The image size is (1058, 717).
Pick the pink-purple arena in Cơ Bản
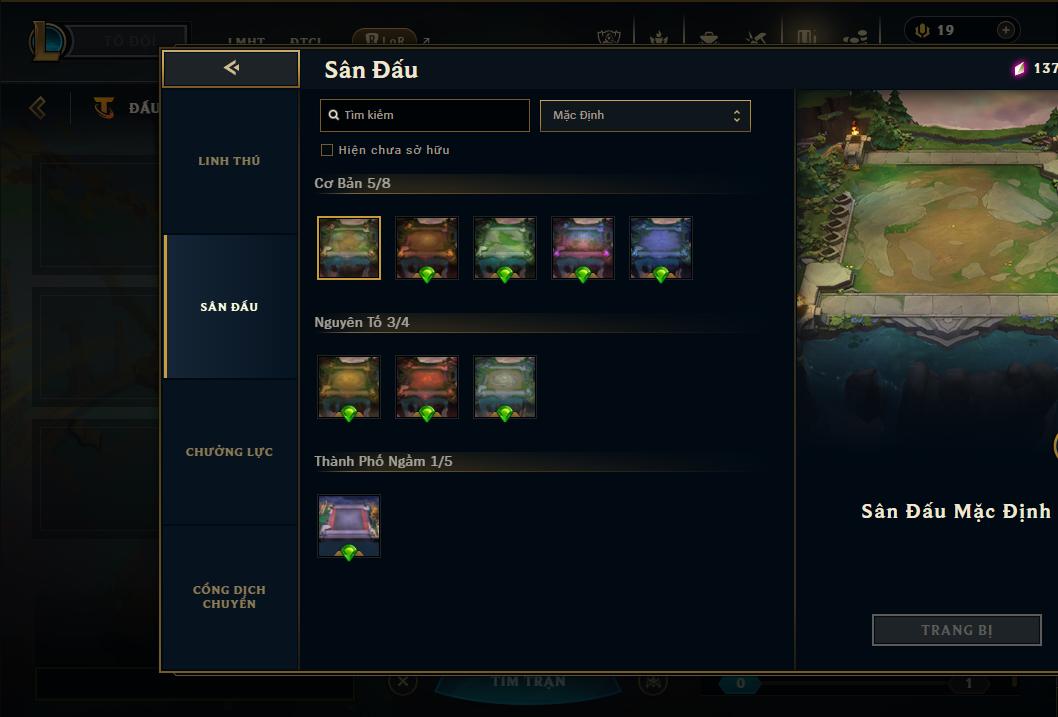click(583, 247)
